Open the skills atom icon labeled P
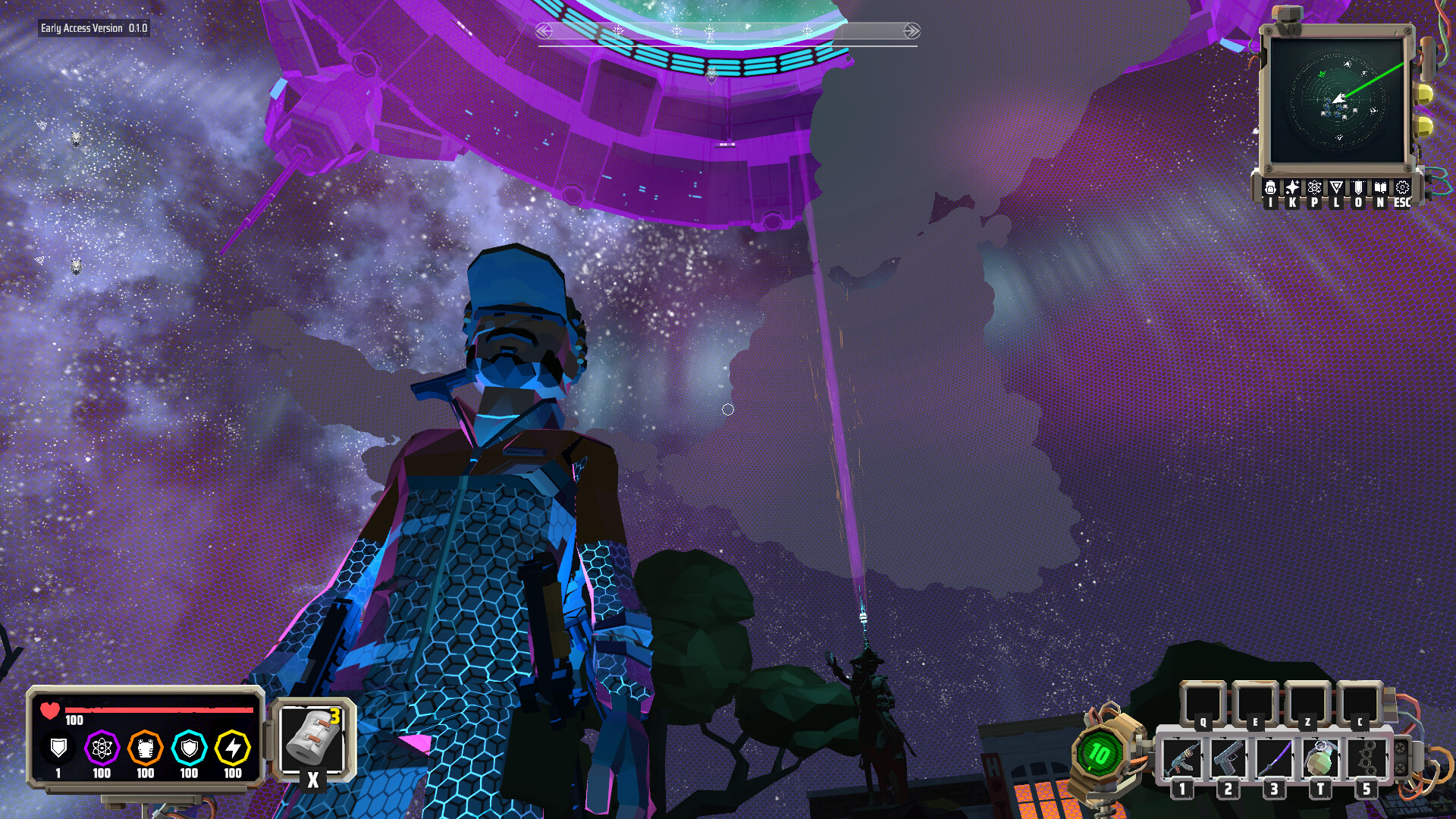 tap(1314, 188)
